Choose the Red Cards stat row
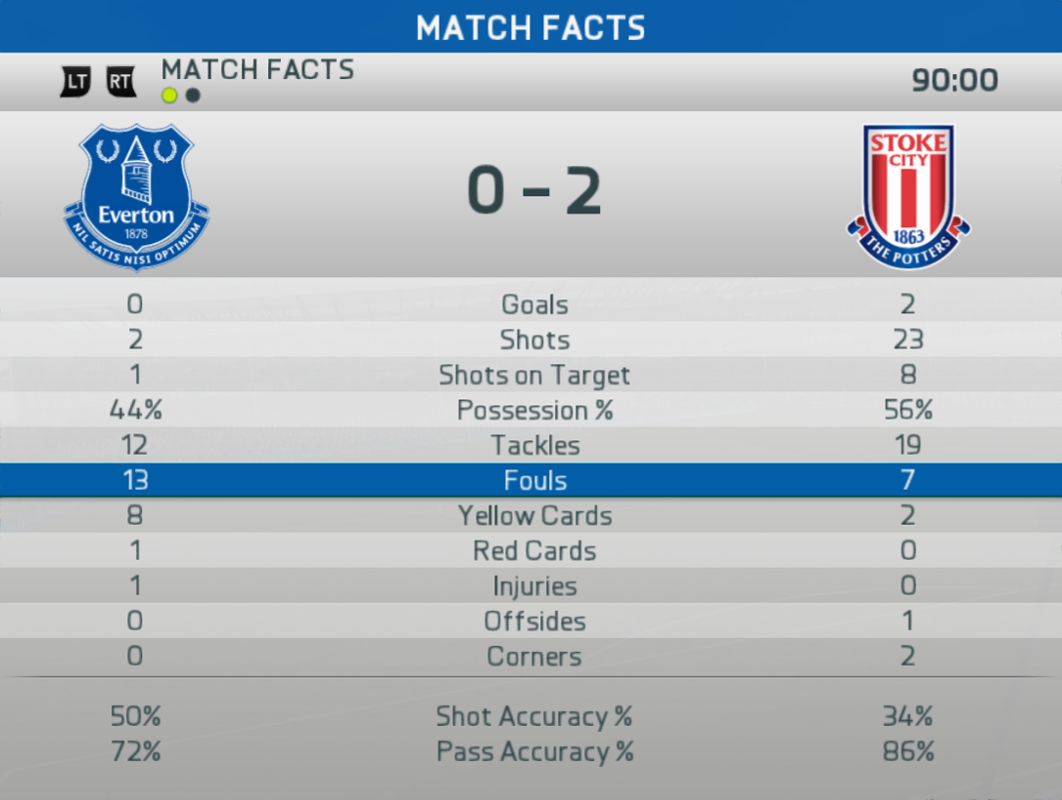The width and height of the screenshot is (1062, 800). click(534, 551)
